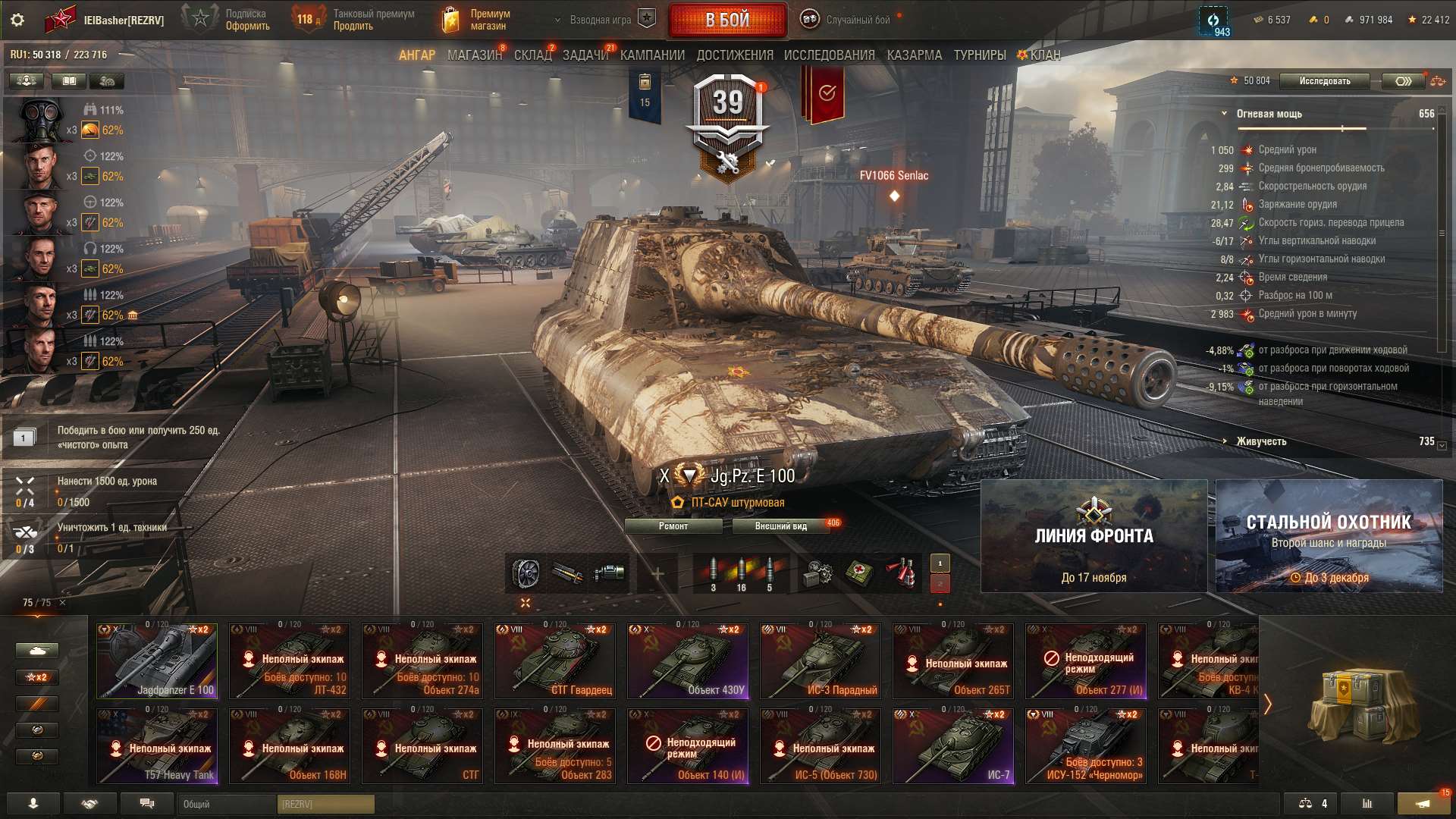The height and width of the screenshot is (819, 1456).
Task: Expand the Взводная игра dropdown
Action: [599, 20]
